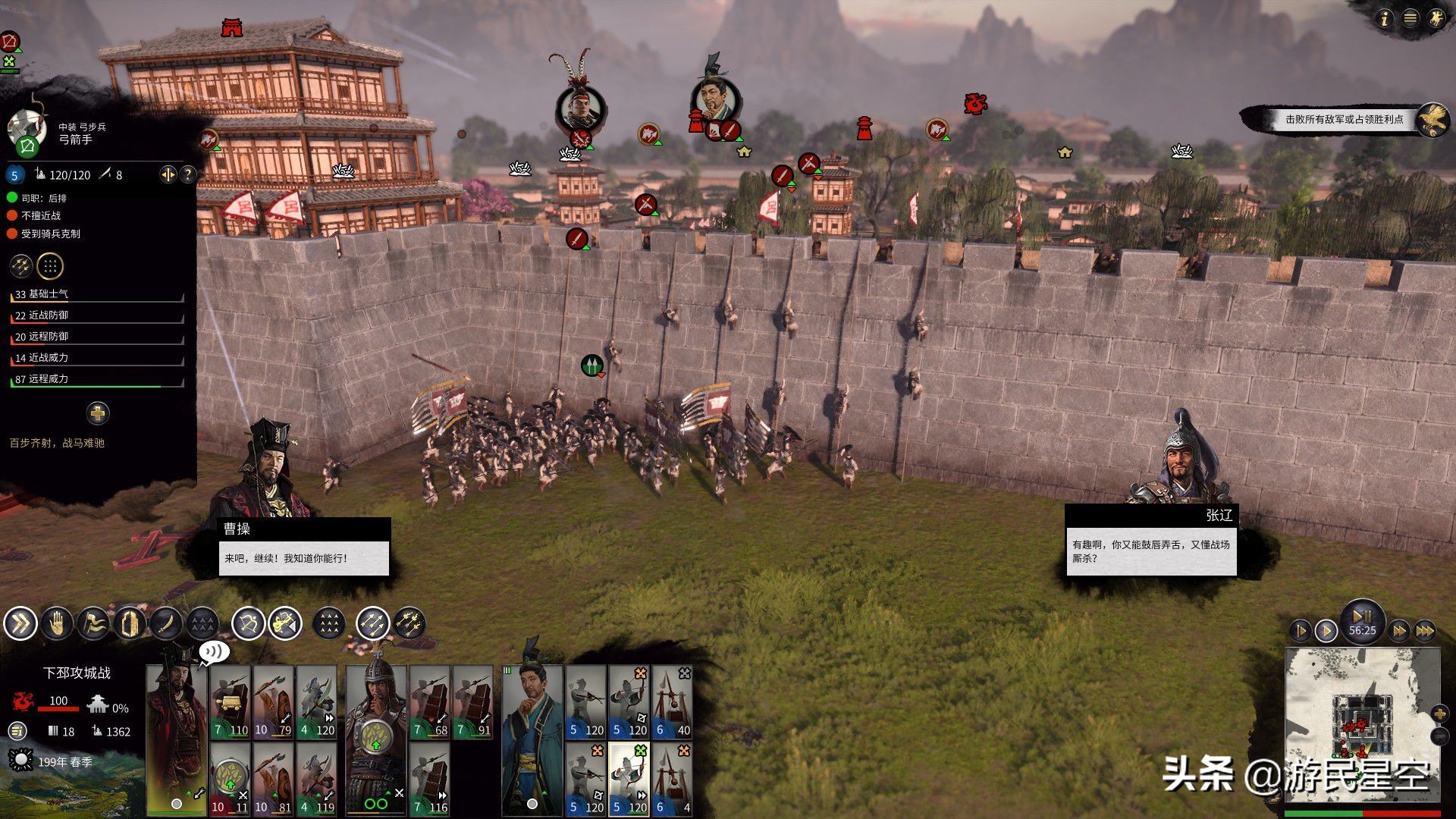The image size is (1456, 819).
Task: Toggle fire-at-will with the bow icon
Action: (x=248, y=624)
